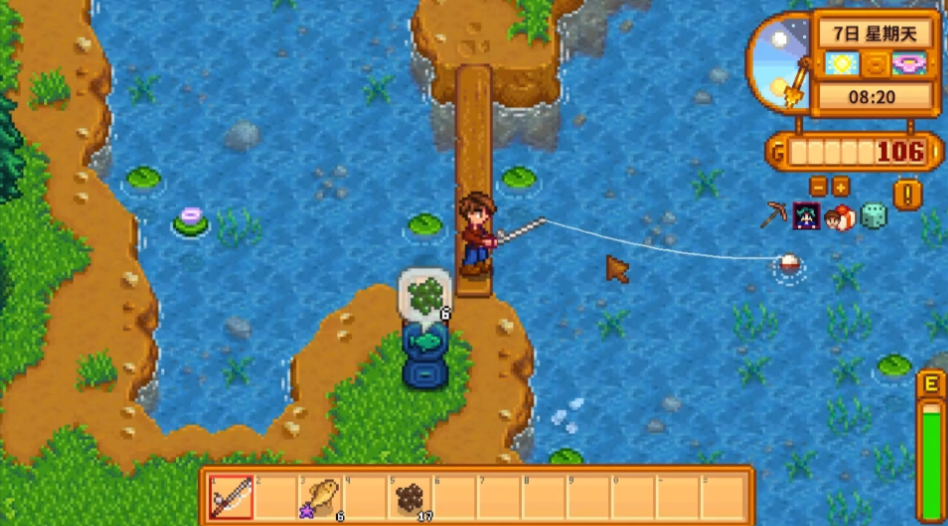The image size is (948, 526).
Task: Click the minus zoom-out button
Action: [x=818, y=186]
